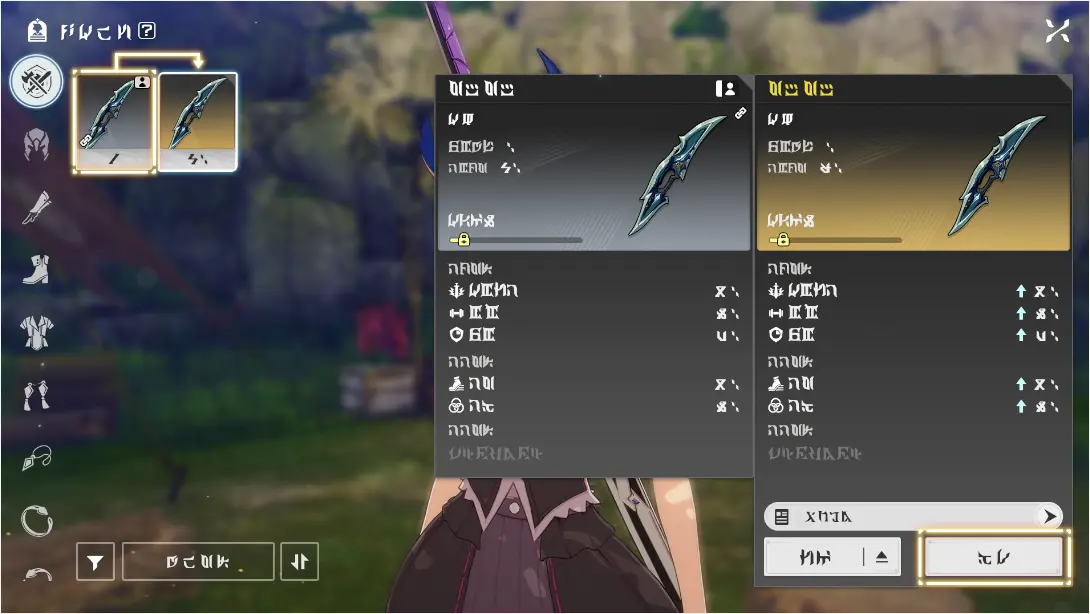Toggle sort order with the up-down arrows button
1090x614 pixels.
click(299, 562)
